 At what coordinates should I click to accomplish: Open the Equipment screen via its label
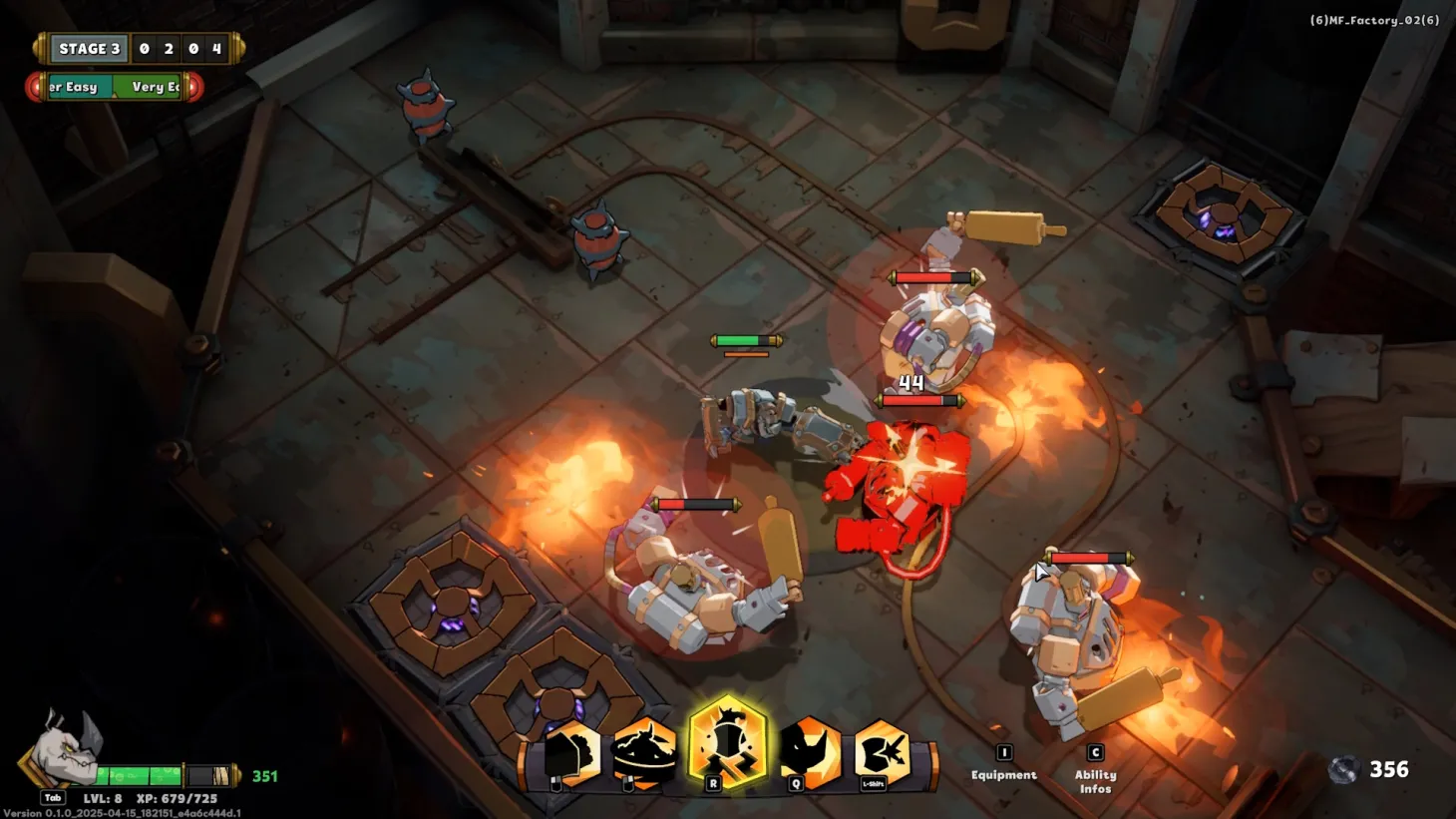tap(1003, 774)
